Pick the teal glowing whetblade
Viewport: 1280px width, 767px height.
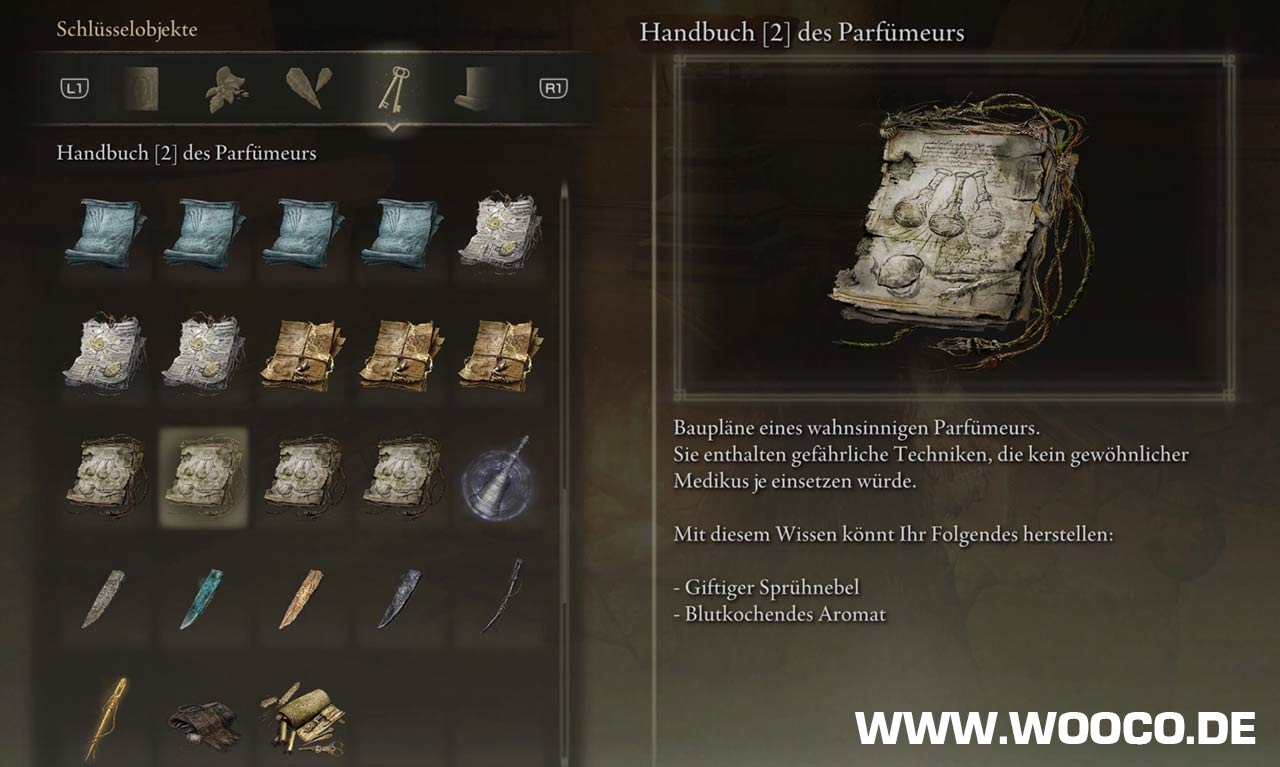[203, 597]
